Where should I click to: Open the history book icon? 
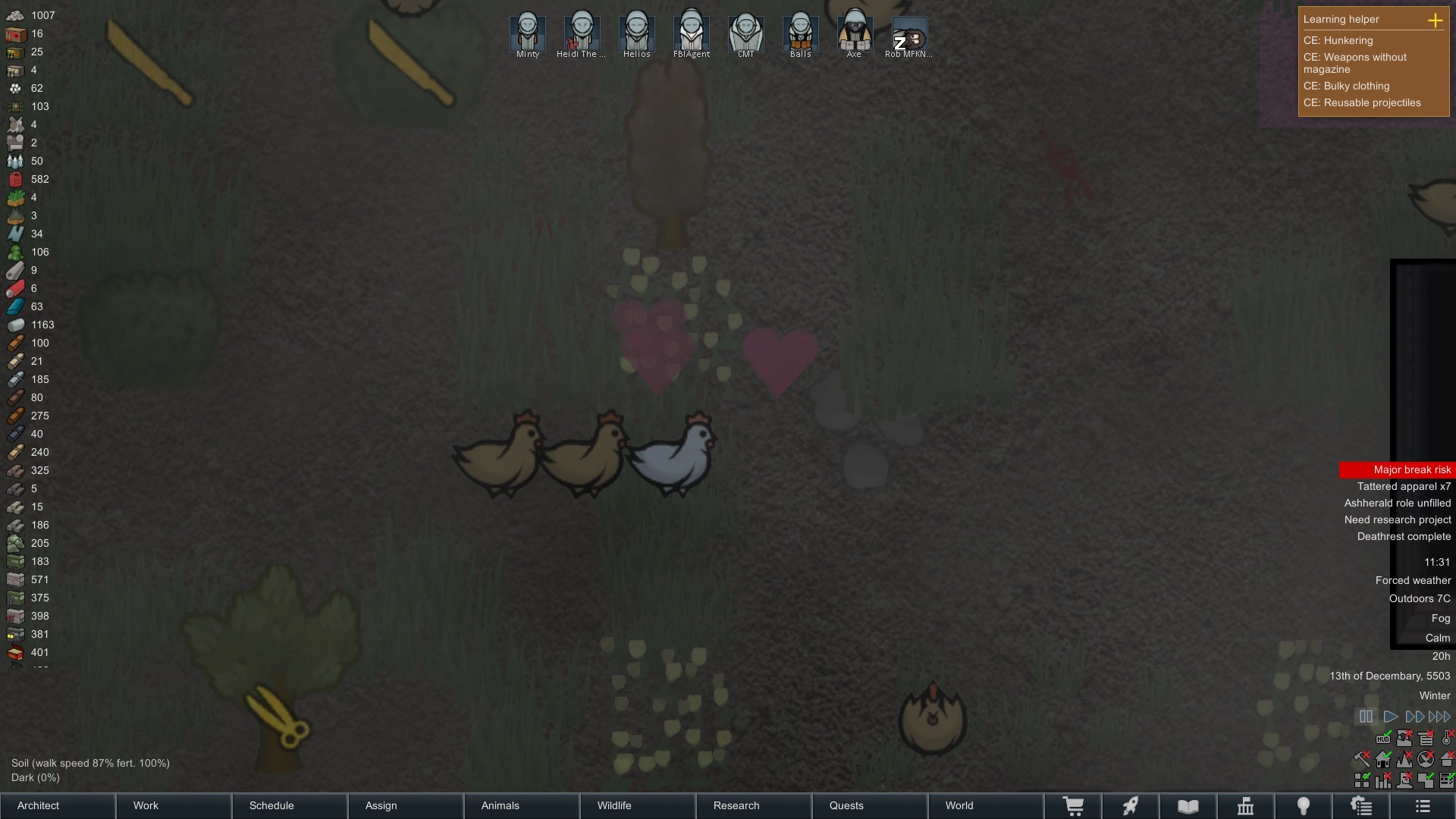click(1188, 806)
